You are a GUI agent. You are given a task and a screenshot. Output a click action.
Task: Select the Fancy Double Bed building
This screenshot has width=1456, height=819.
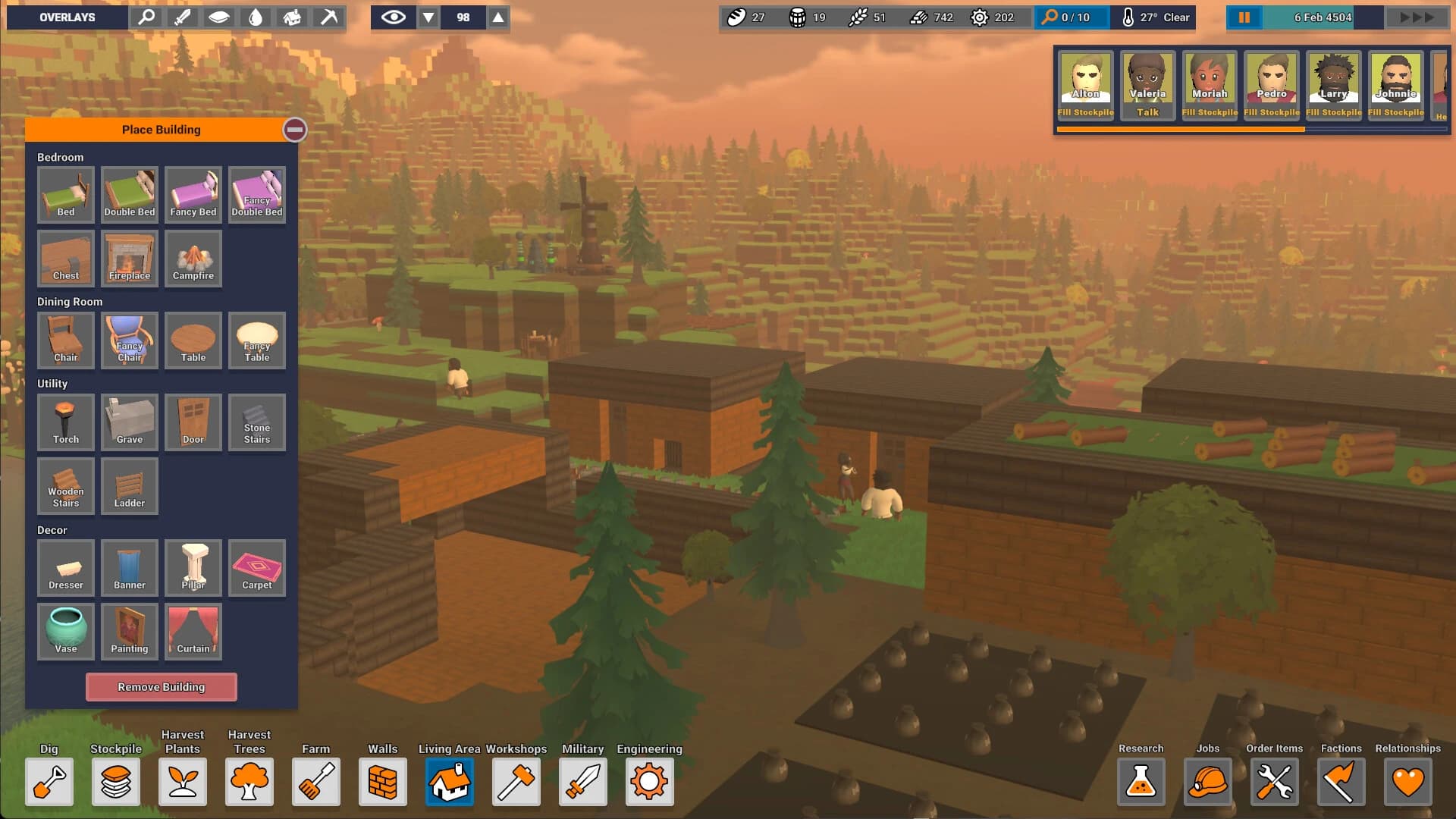256,195
